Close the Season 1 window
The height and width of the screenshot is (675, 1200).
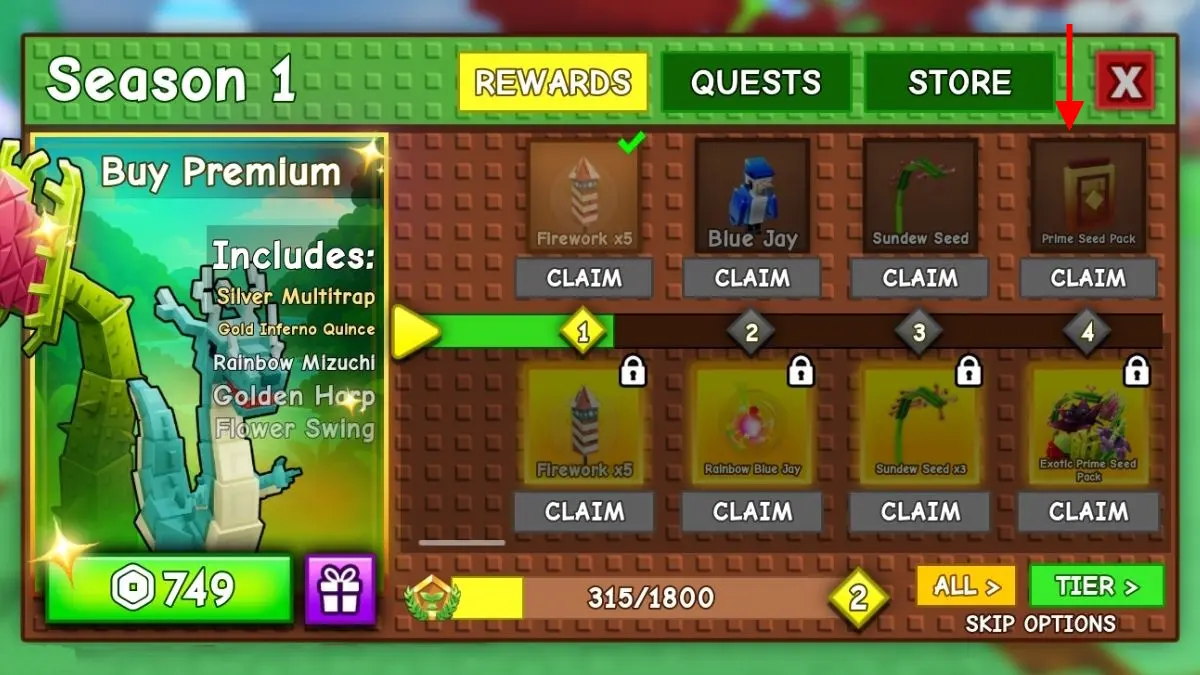(x=1125, y=82)
